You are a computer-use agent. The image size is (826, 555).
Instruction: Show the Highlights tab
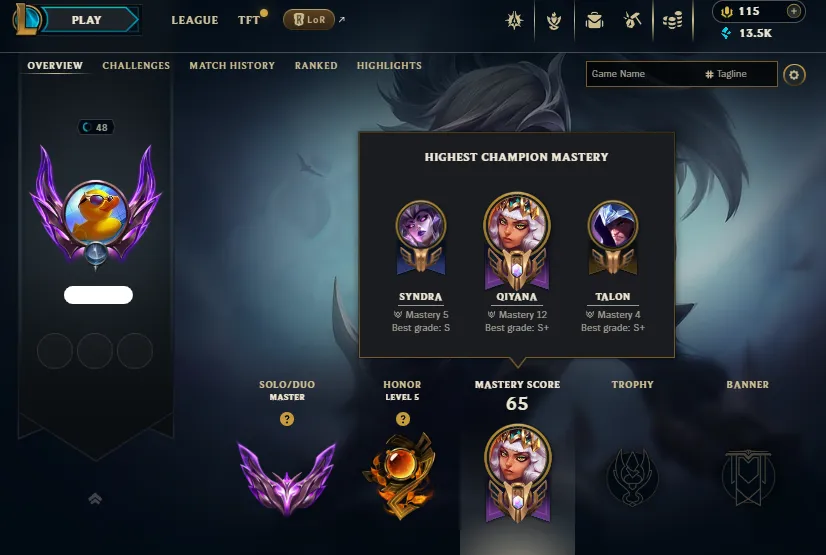pos(389,66)
